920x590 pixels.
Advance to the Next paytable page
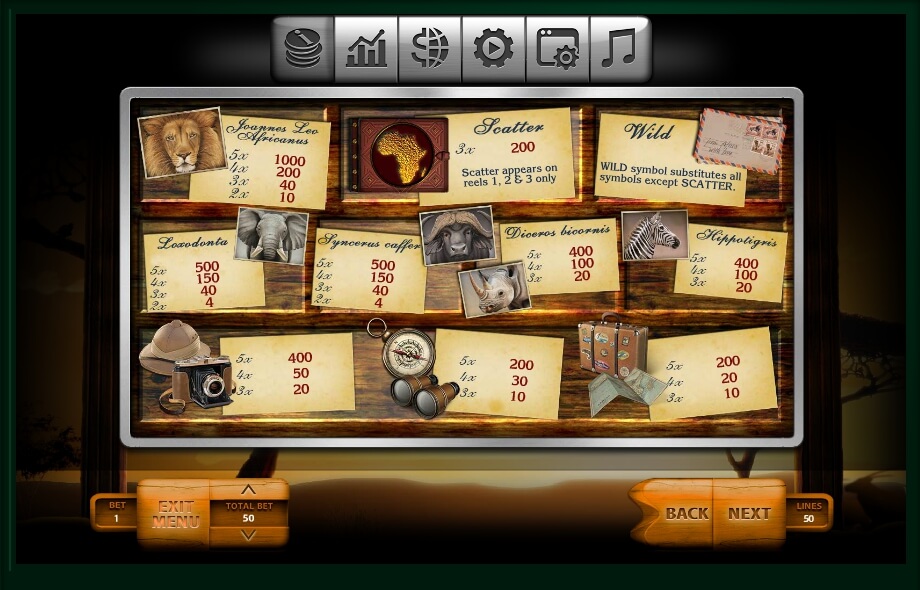[749, 513]
